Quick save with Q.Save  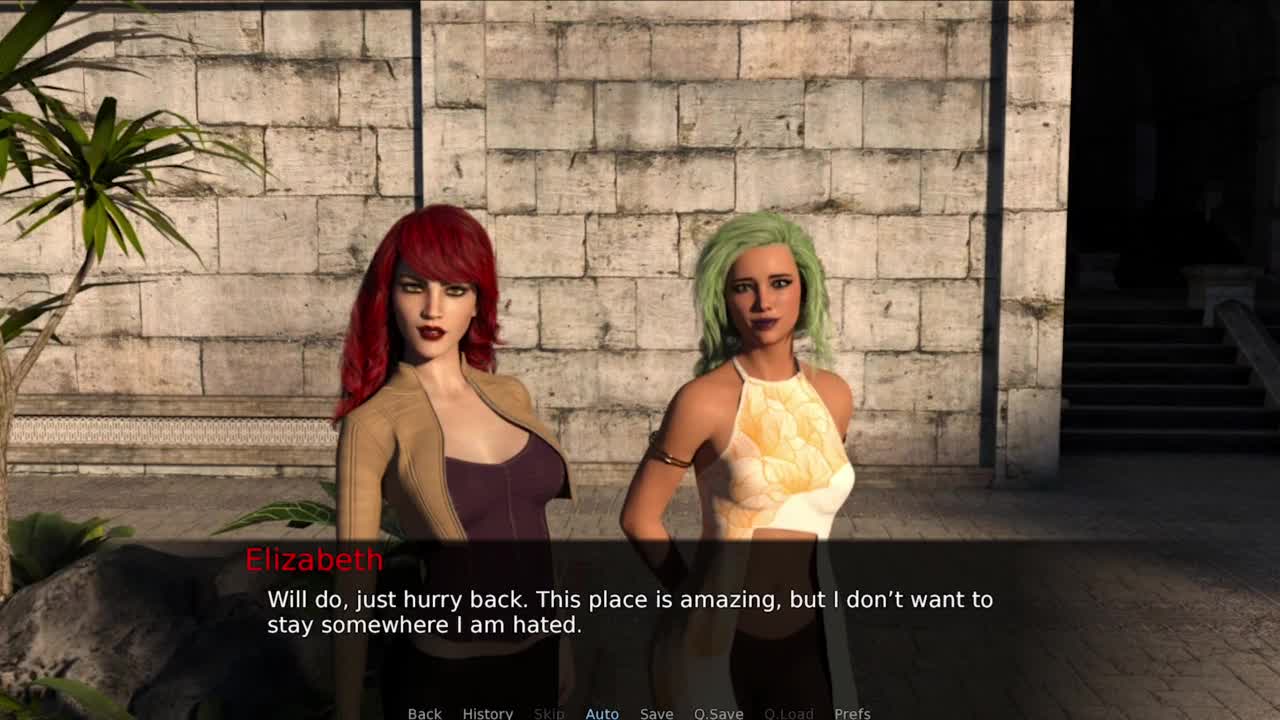click(718, 713)
